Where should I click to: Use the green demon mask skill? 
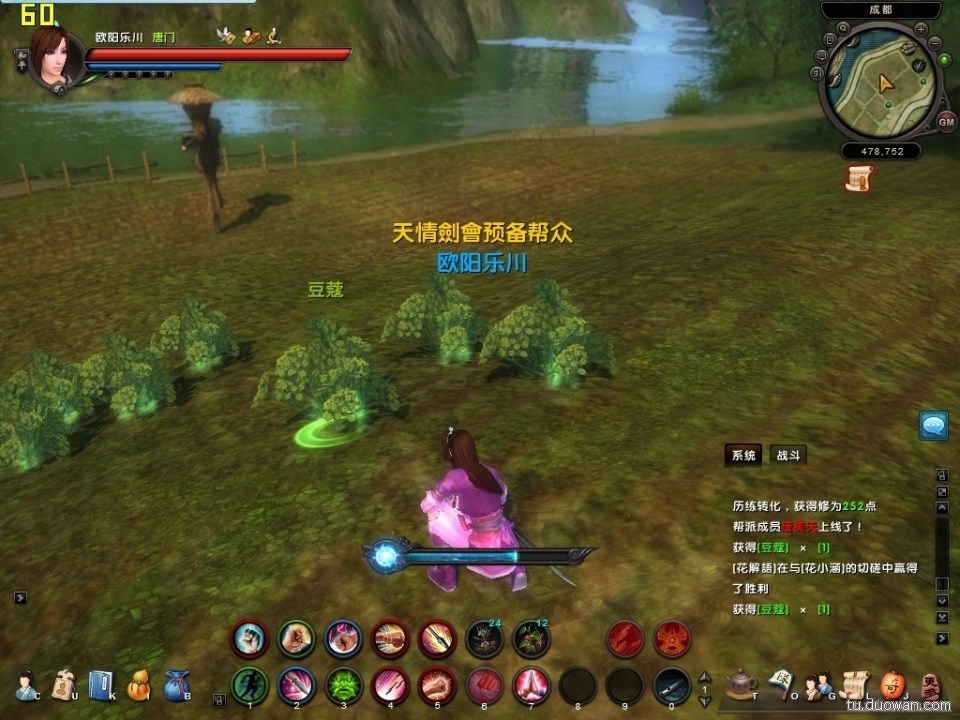coord(343,686)
